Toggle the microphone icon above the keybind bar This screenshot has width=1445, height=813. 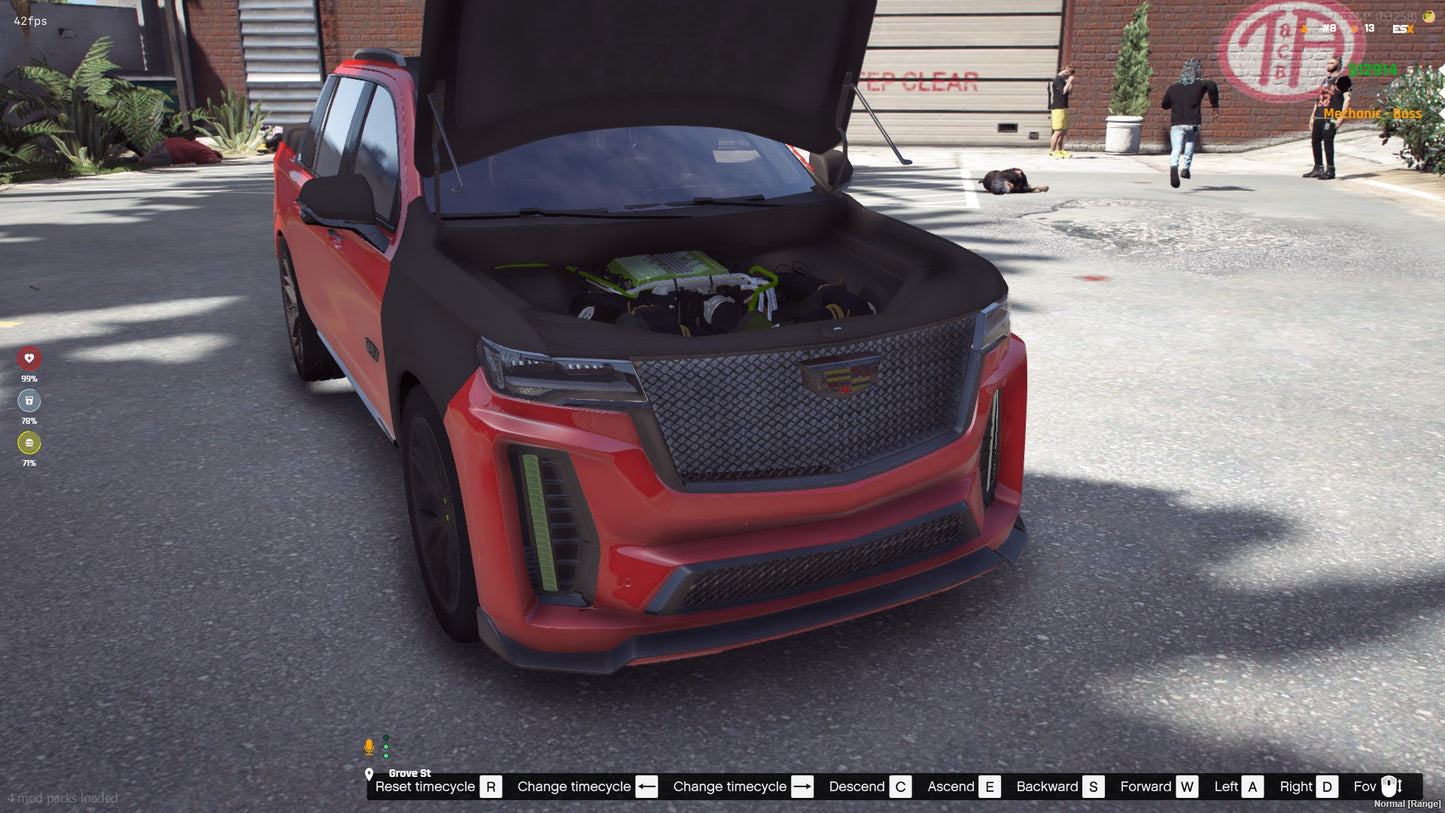coord(369,746)
